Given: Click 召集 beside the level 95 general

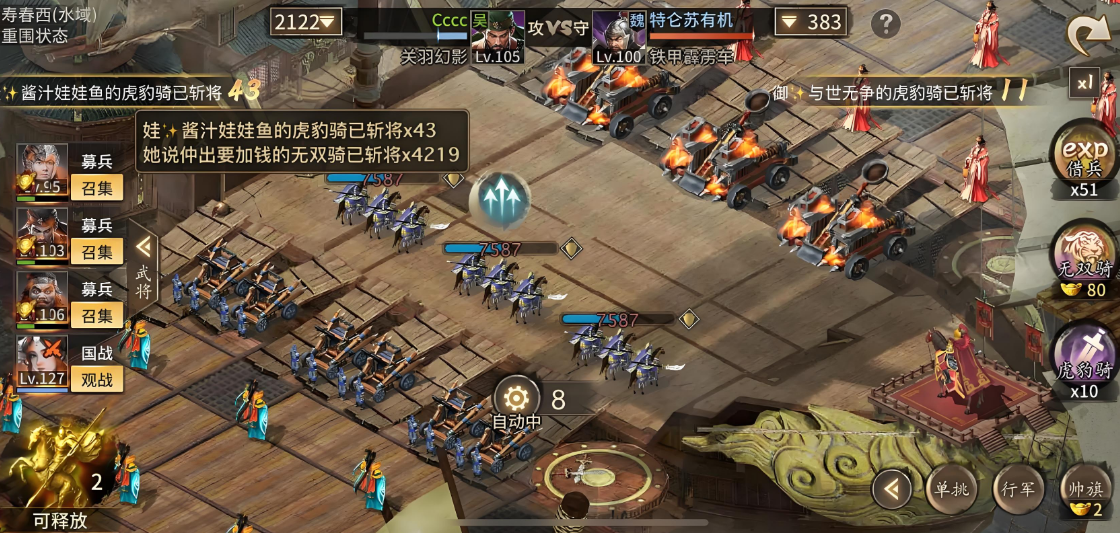Looking at the screenshot, I should tap(97, 187).
